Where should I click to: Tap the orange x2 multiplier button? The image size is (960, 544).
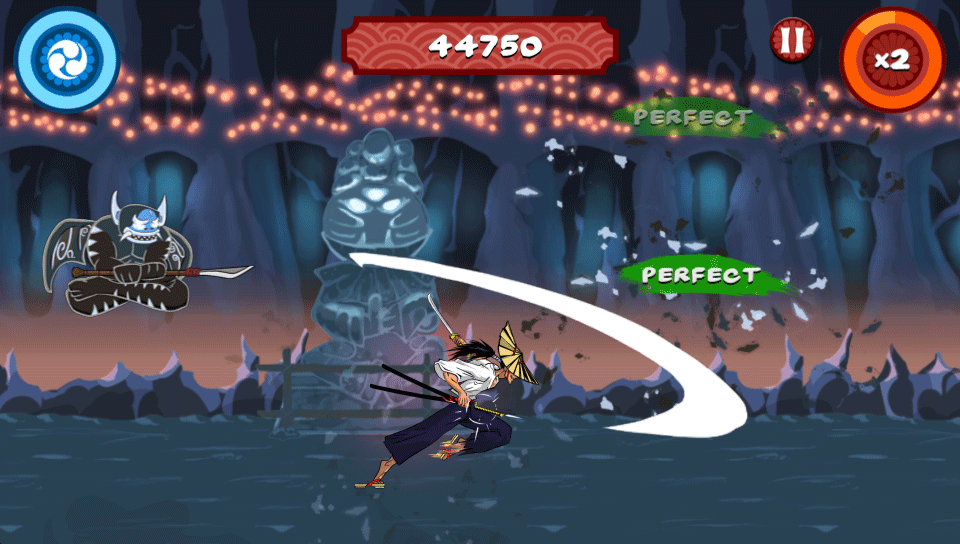892,60
